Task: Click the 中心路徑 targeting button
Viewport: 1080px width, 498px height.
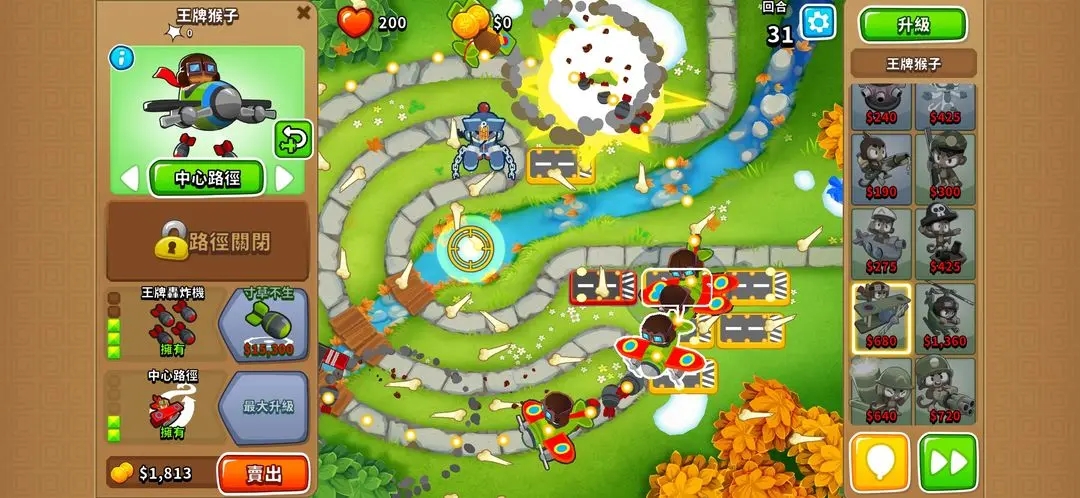Action: point(206,179)
